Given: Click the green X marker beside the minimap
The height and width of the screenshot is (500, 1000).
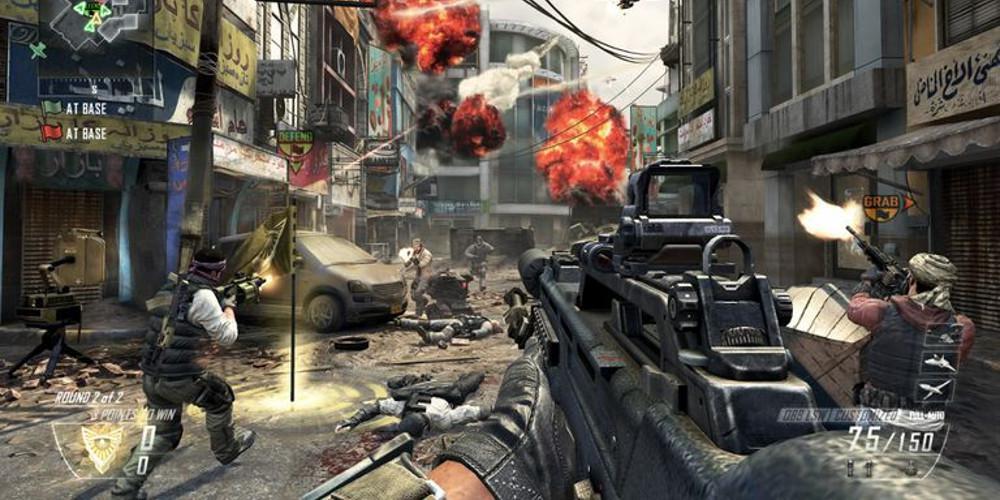Looking at the screenshot, I should click(38, 49).
